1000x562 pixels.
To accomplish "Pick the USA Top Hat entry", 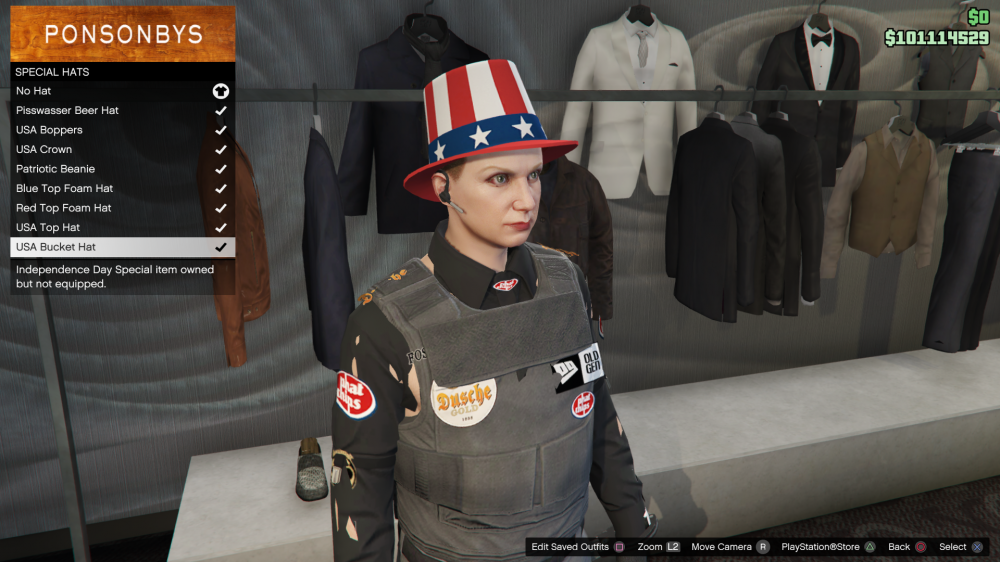I will (122, 227).
